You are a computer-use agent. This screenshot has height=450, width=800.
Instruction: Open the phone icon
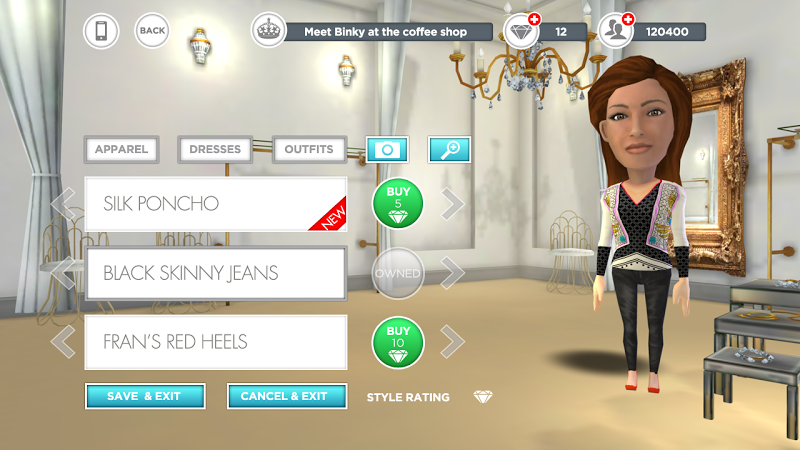click(100, 31)
